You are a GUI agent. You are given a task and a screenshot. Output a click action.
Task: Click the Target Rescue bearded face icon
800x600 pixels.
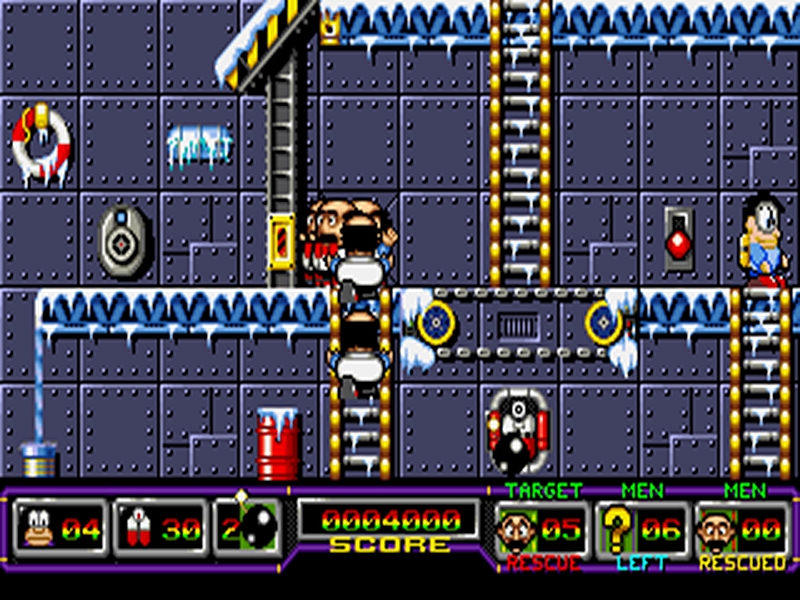click(518, 528)
